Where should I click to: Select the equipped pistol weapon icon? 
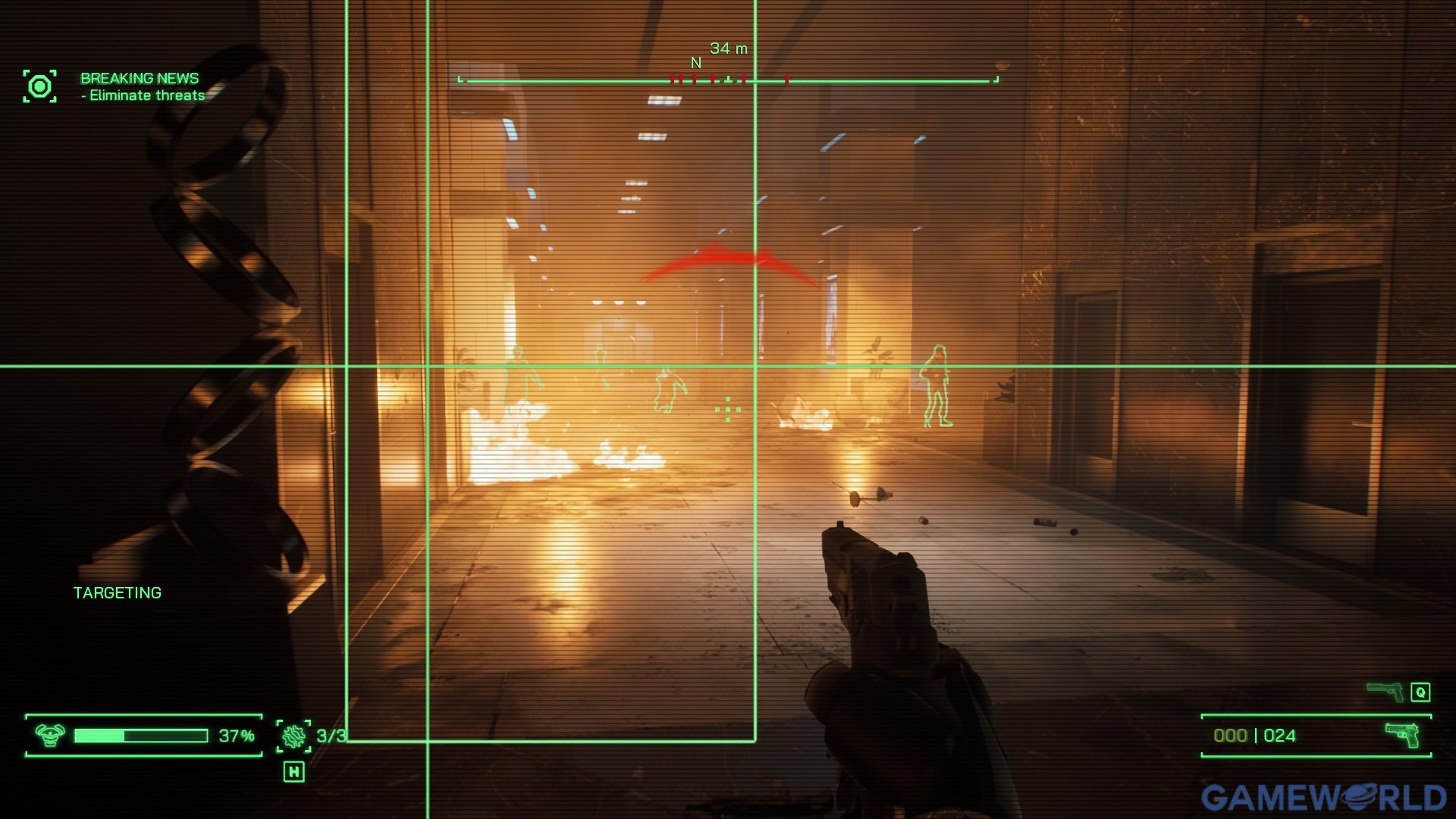1402,734
